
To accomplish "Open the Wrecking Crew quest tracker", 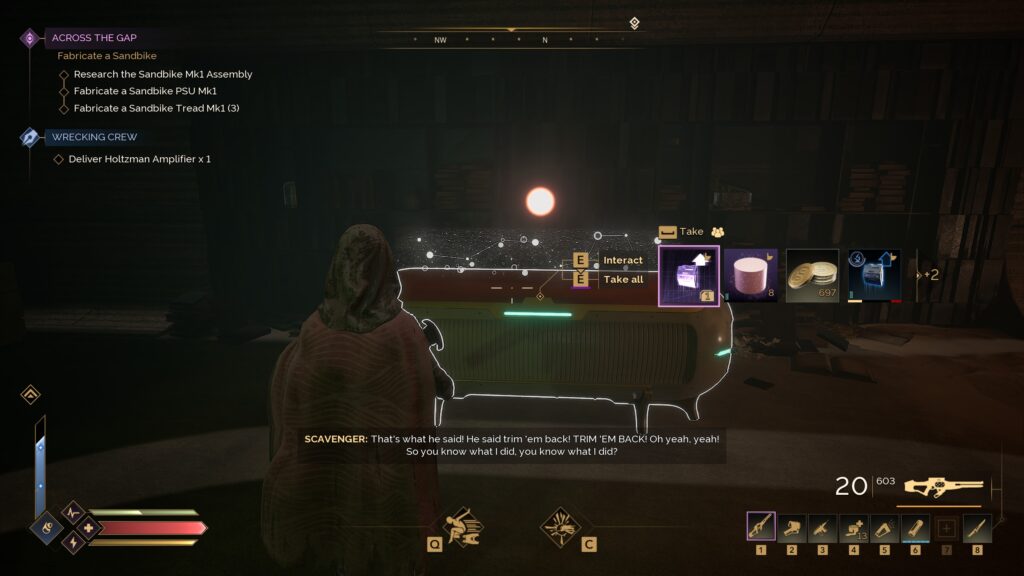I will coord(94,137).
